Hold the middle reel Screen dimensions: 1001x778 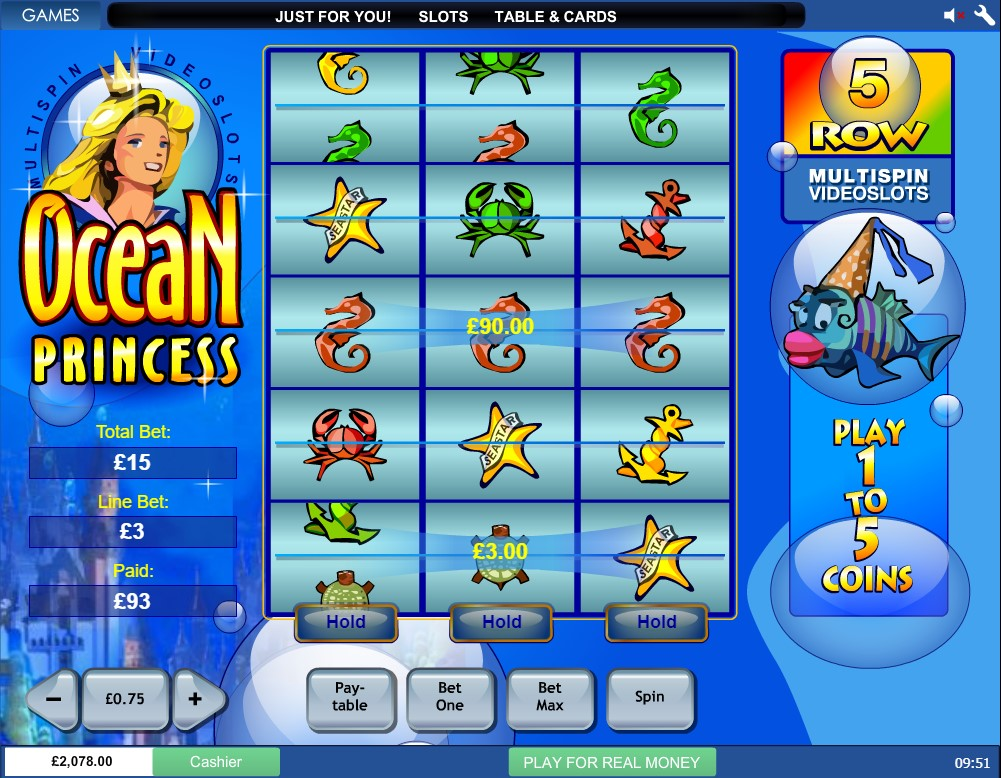502,622
